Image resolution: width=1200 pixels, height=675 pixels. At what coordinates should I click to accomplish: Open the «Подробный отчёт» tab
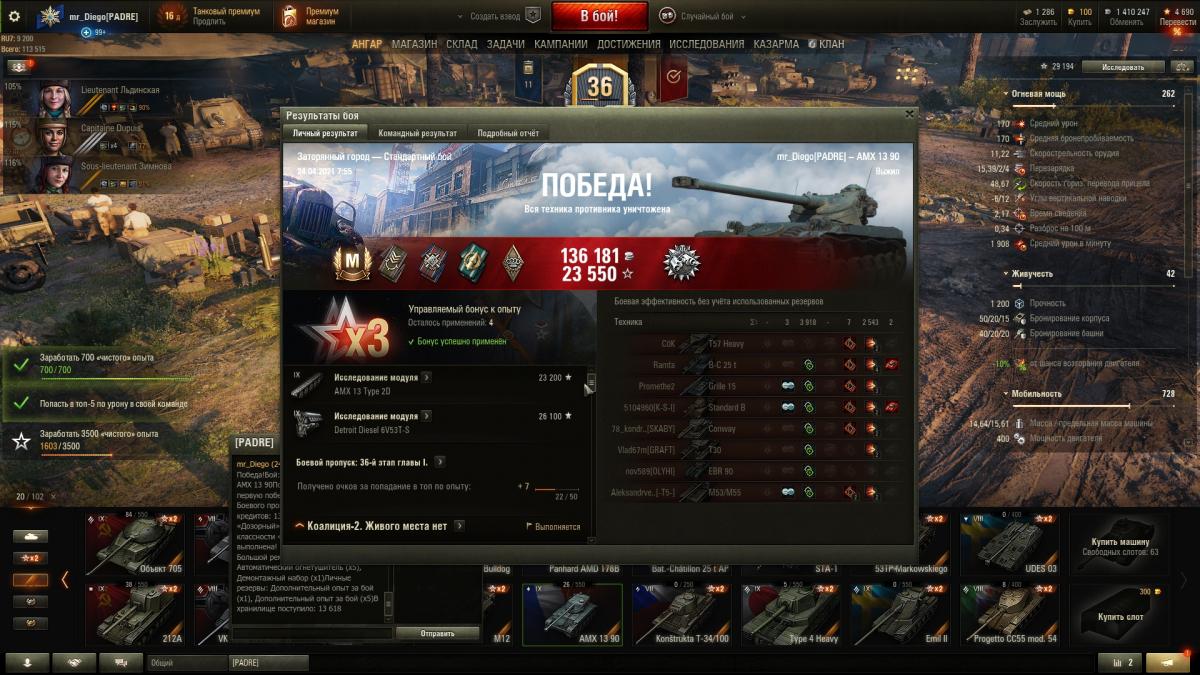pos(508,133)
